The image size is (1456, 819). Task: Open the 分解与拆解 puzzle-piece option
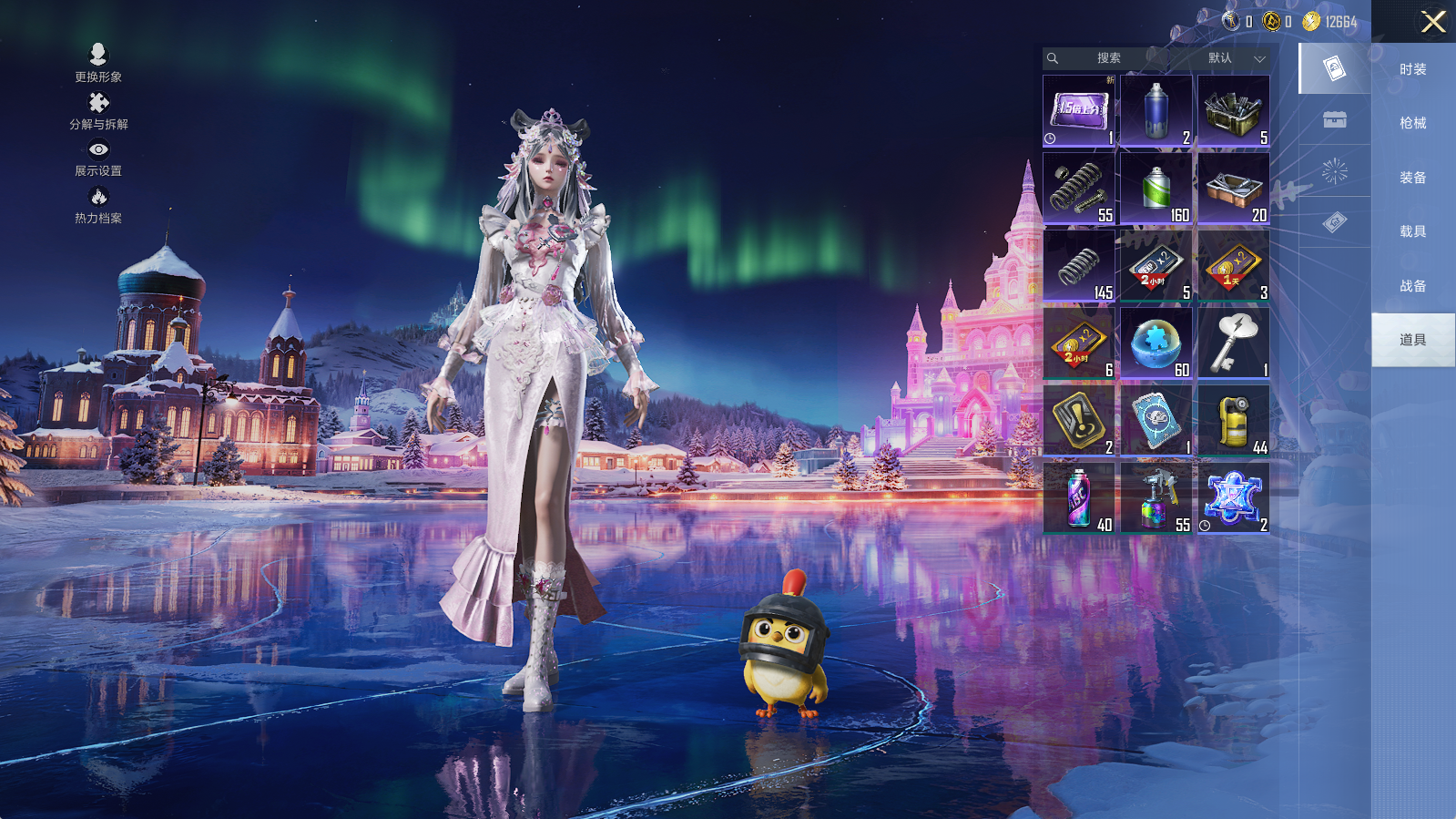click(x=98, y=110)
